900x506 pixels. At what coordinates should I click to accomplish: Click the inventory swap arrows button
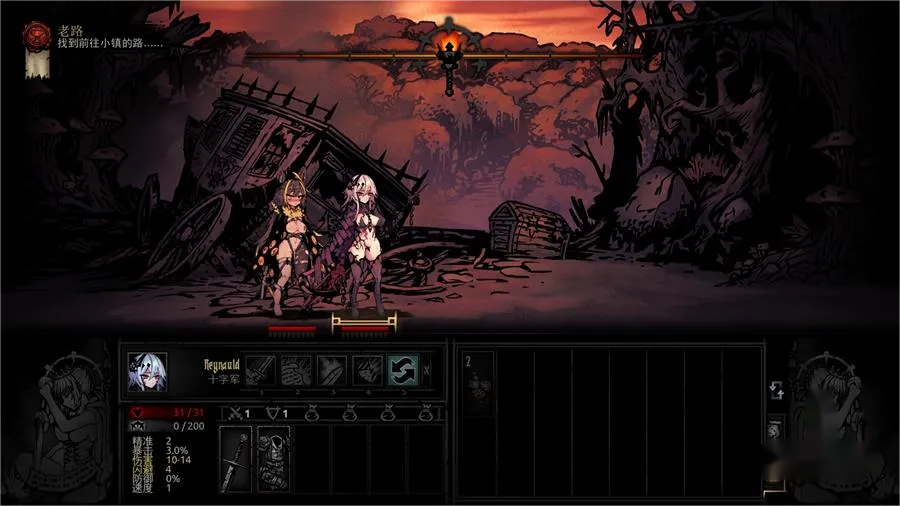click(x=775, y=392)
